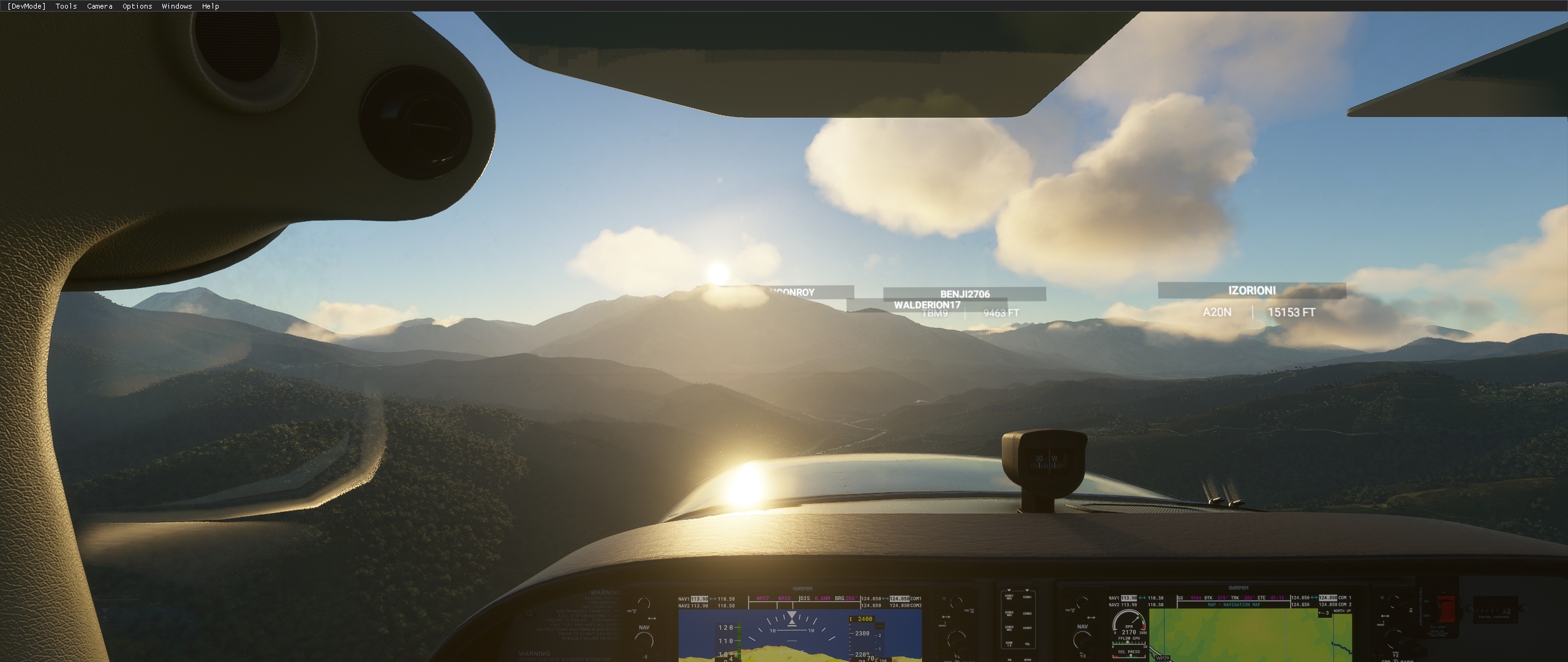Click the red ELT switch right of the MFD
The height and width of the screenshot is (662, 1568).
pos(1445,607)
